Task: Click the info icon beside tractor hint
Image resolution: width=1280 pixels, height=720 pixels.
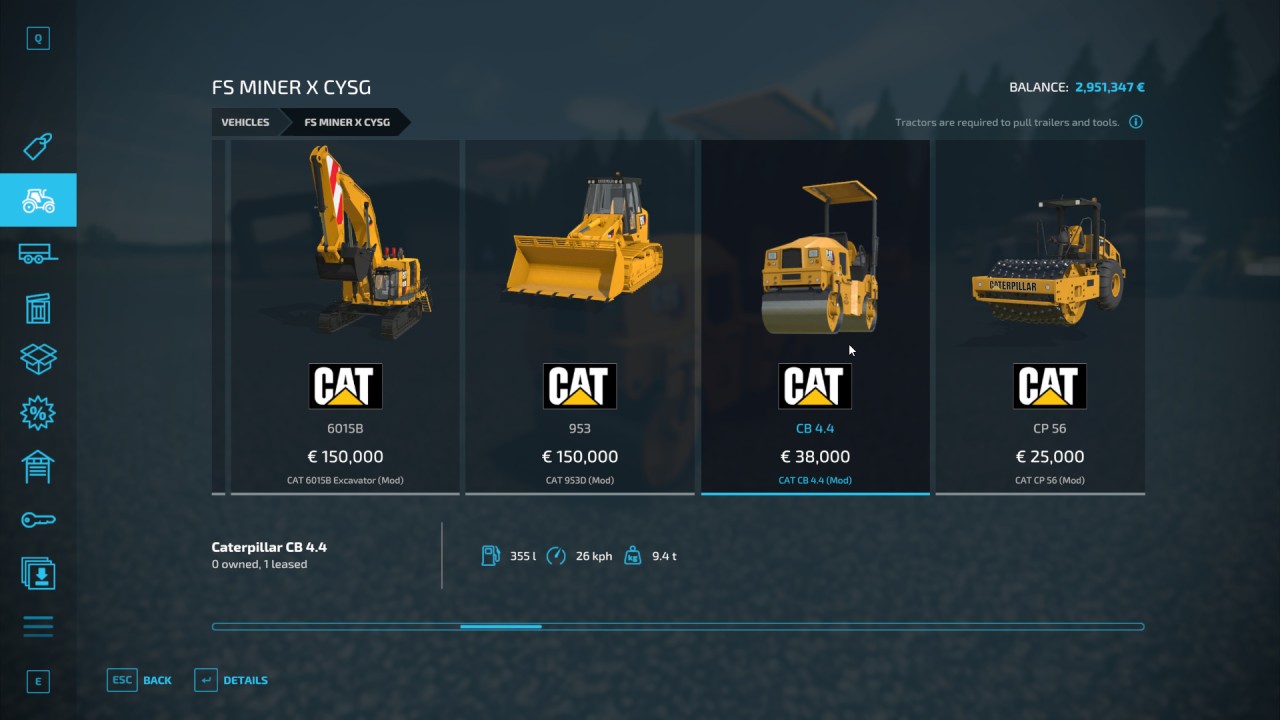Action: (x=1136, y=122)
